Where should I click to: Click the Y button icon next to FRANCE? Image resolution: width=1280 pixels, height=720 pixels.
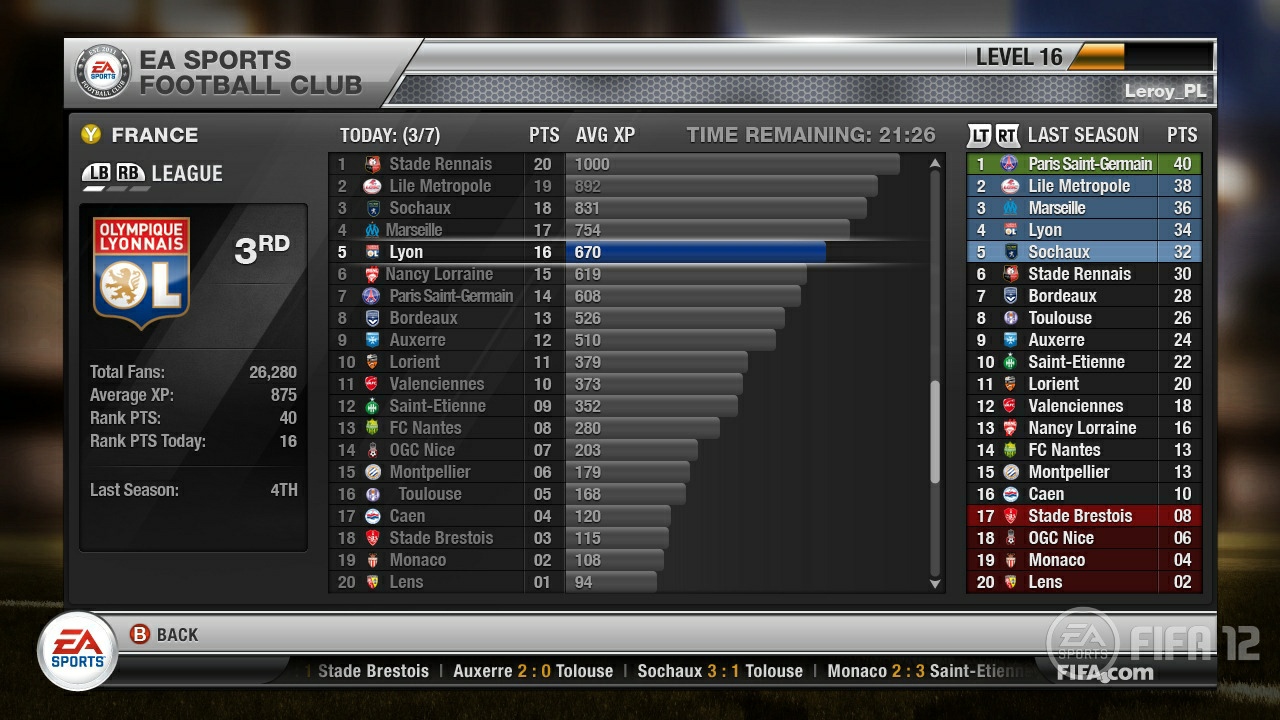click(x=92, y=134)
